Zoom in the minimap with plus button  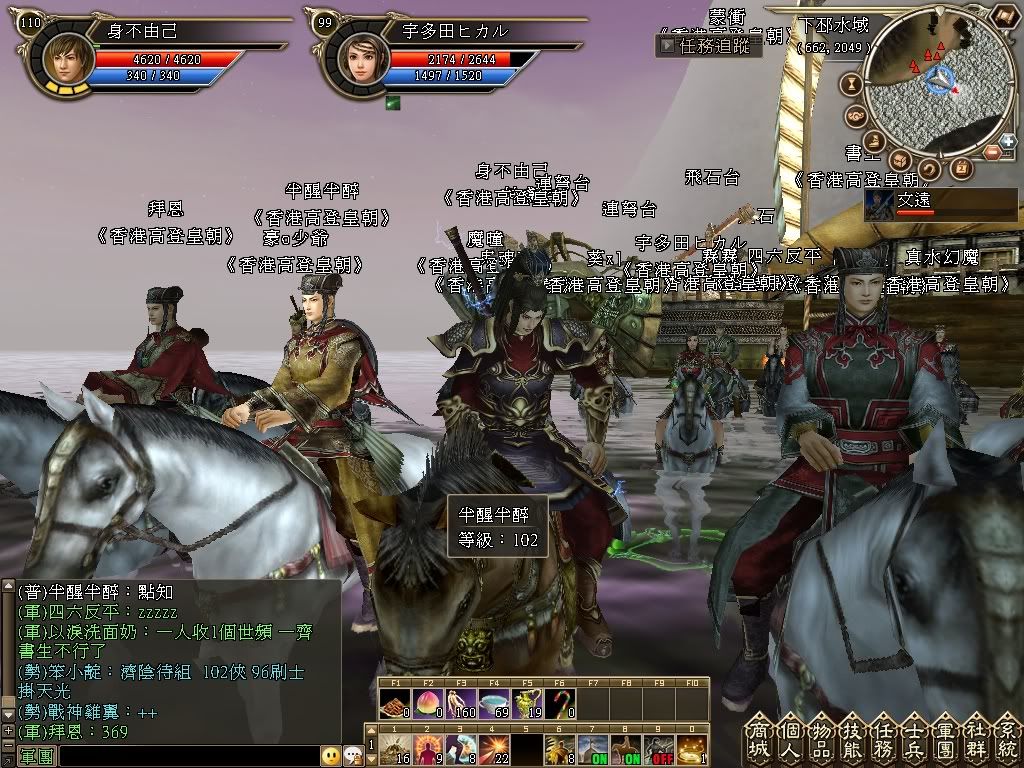coord(1007,141)
